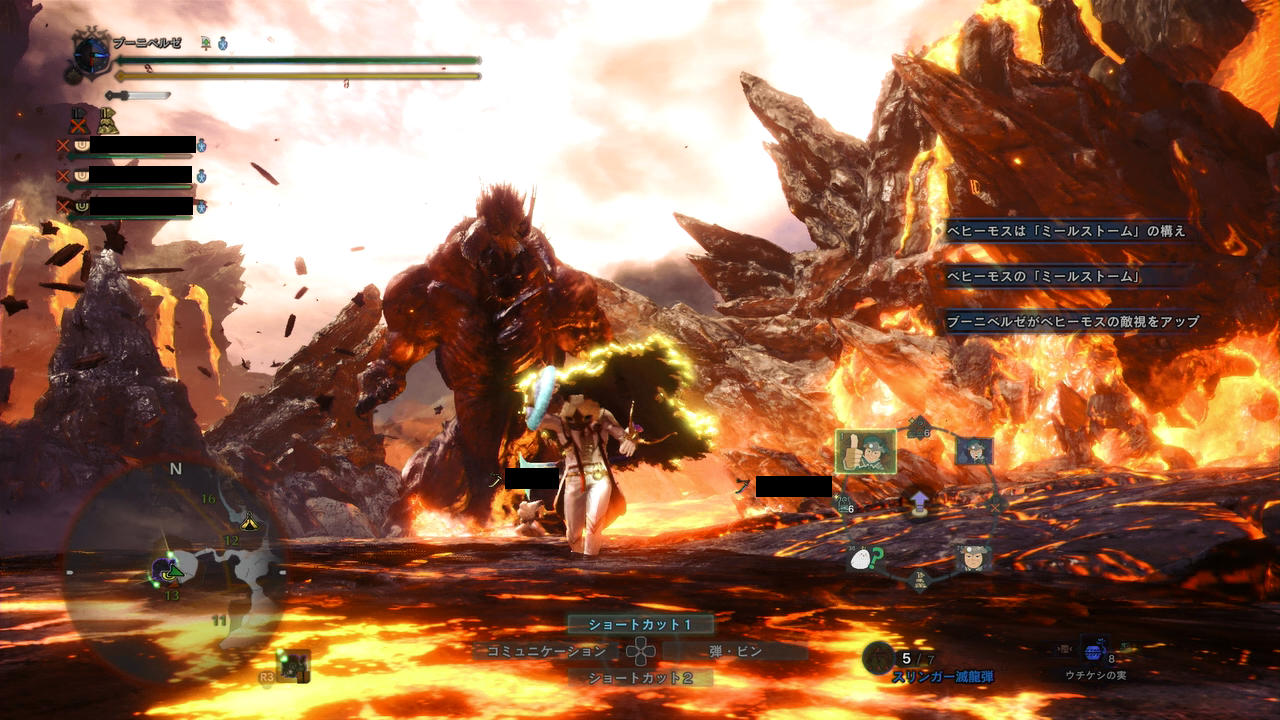The image size is (1280, 720).
Task: Switch to the 弾・ビン shortcut menu
Action: pos(735,651)
